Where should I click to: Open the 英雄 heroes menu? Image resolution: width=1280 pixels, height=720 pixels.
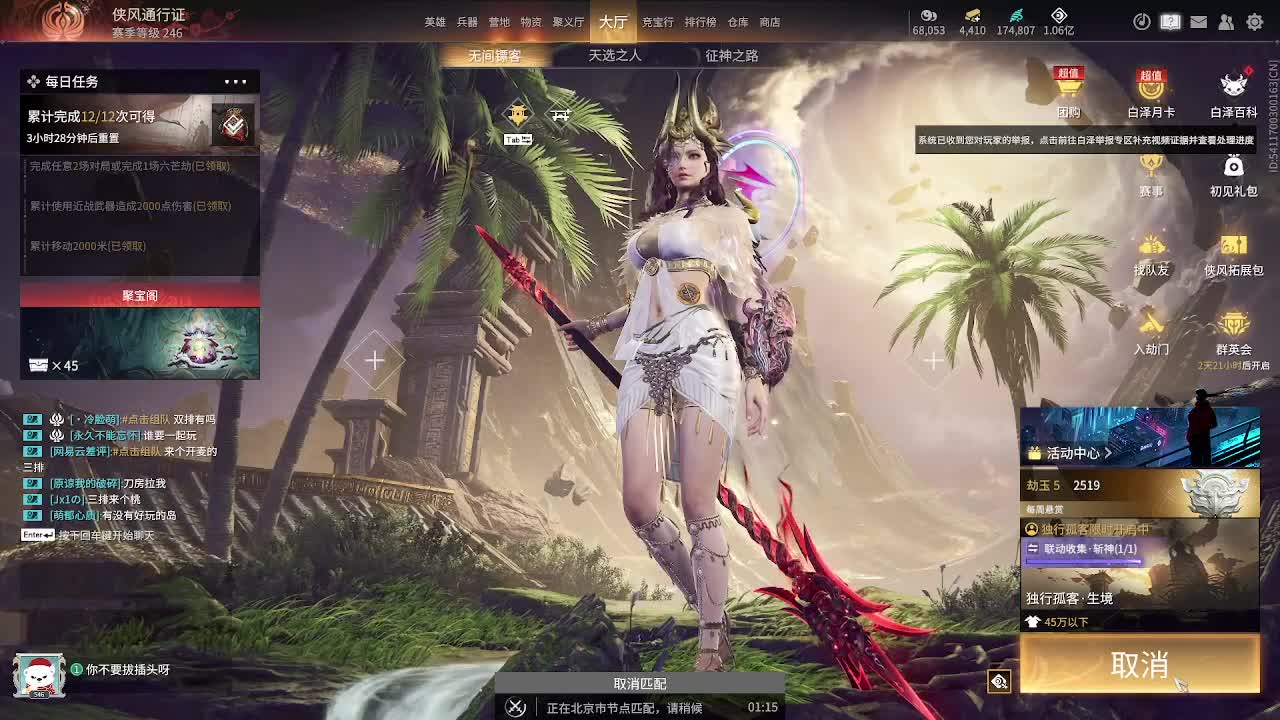click(x=435, y=22)
